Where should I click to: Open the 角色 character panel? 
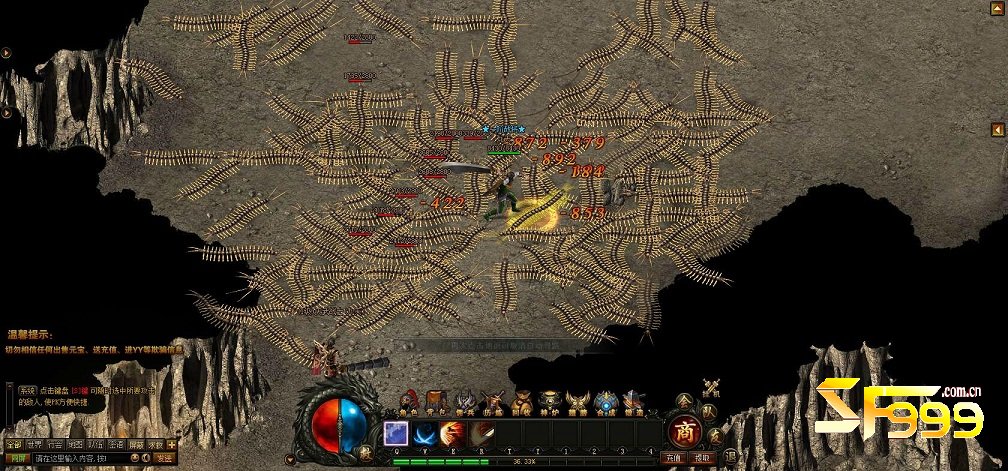point(408,402)
